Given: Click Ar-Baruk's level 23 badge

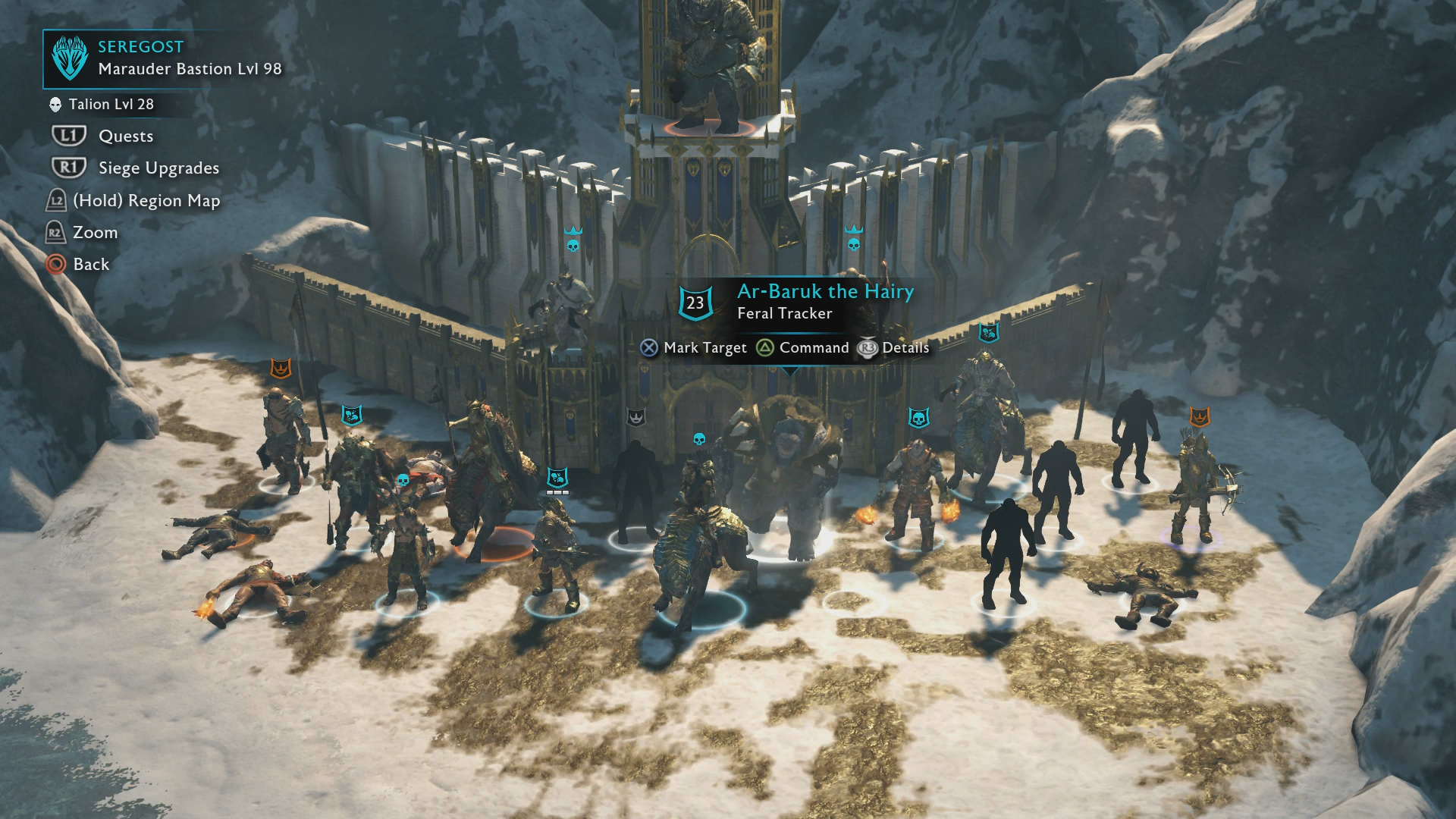Looking at the screenshot, I should click(695, 303).
